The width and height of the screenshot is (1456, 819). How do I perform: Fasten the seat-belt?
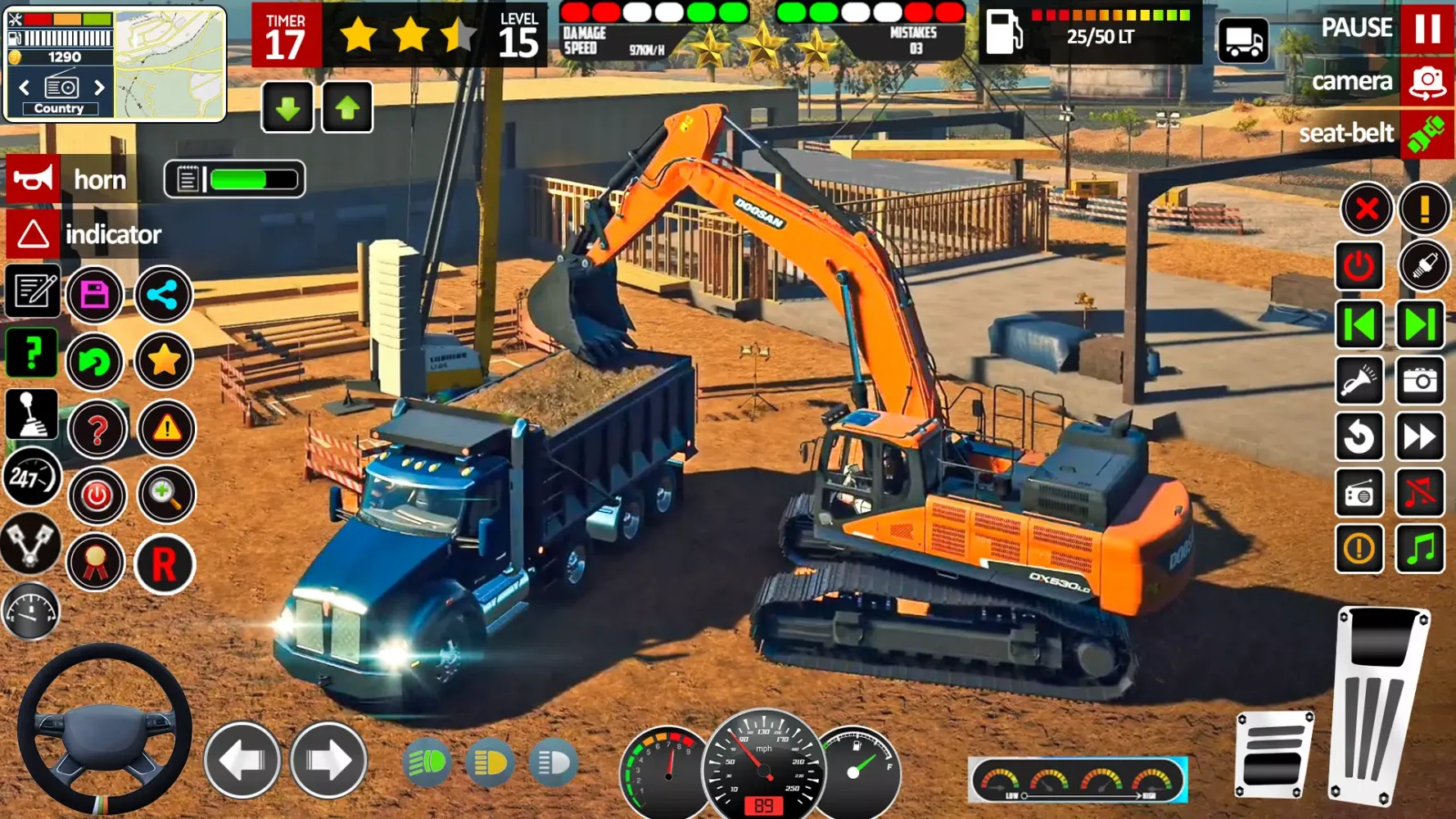[1427, 133]
